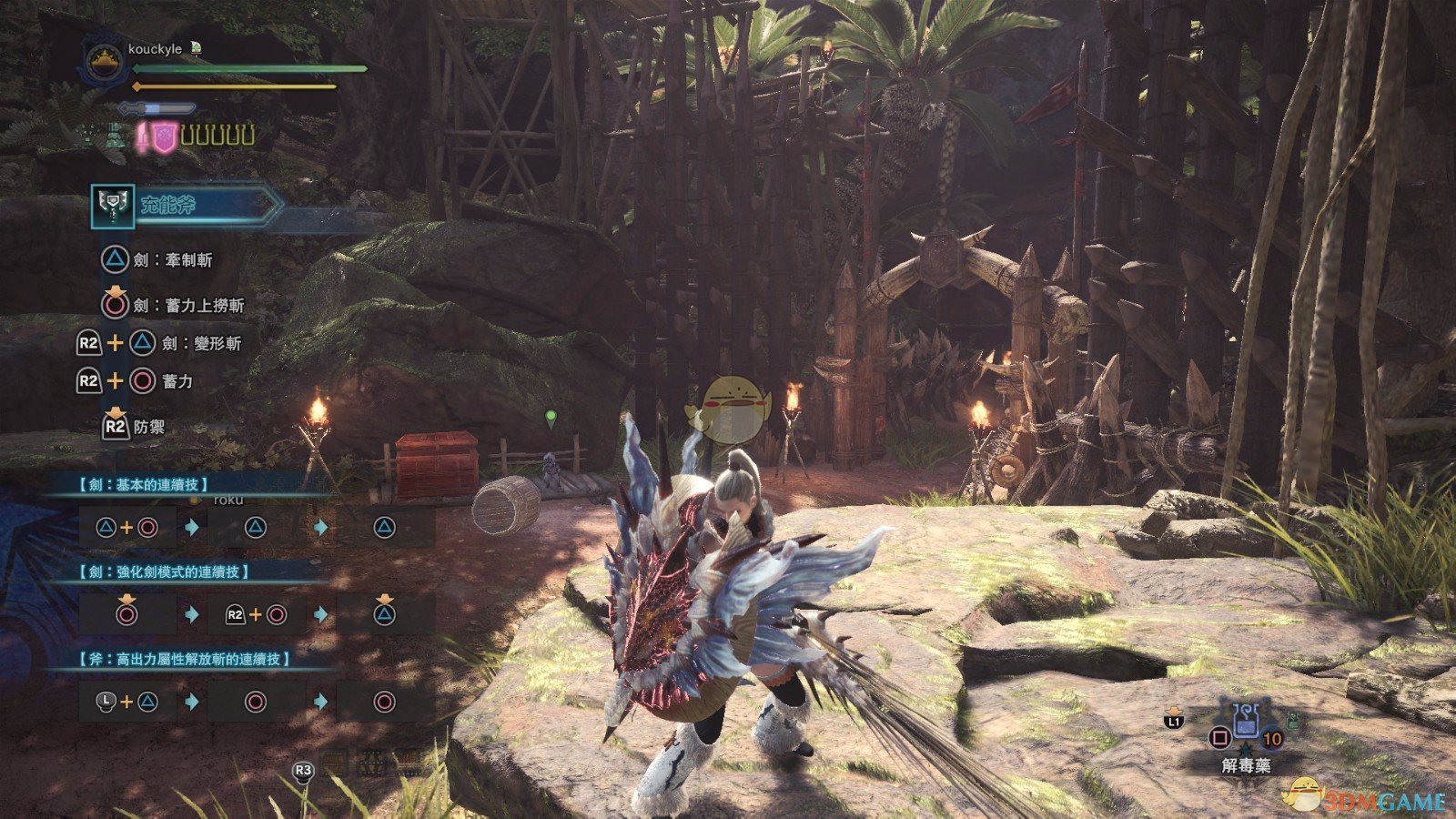Click the barrel icon in the bottom shortcut bar
The width and height of the screenshot is (1456, 819).
coord(336,764)
